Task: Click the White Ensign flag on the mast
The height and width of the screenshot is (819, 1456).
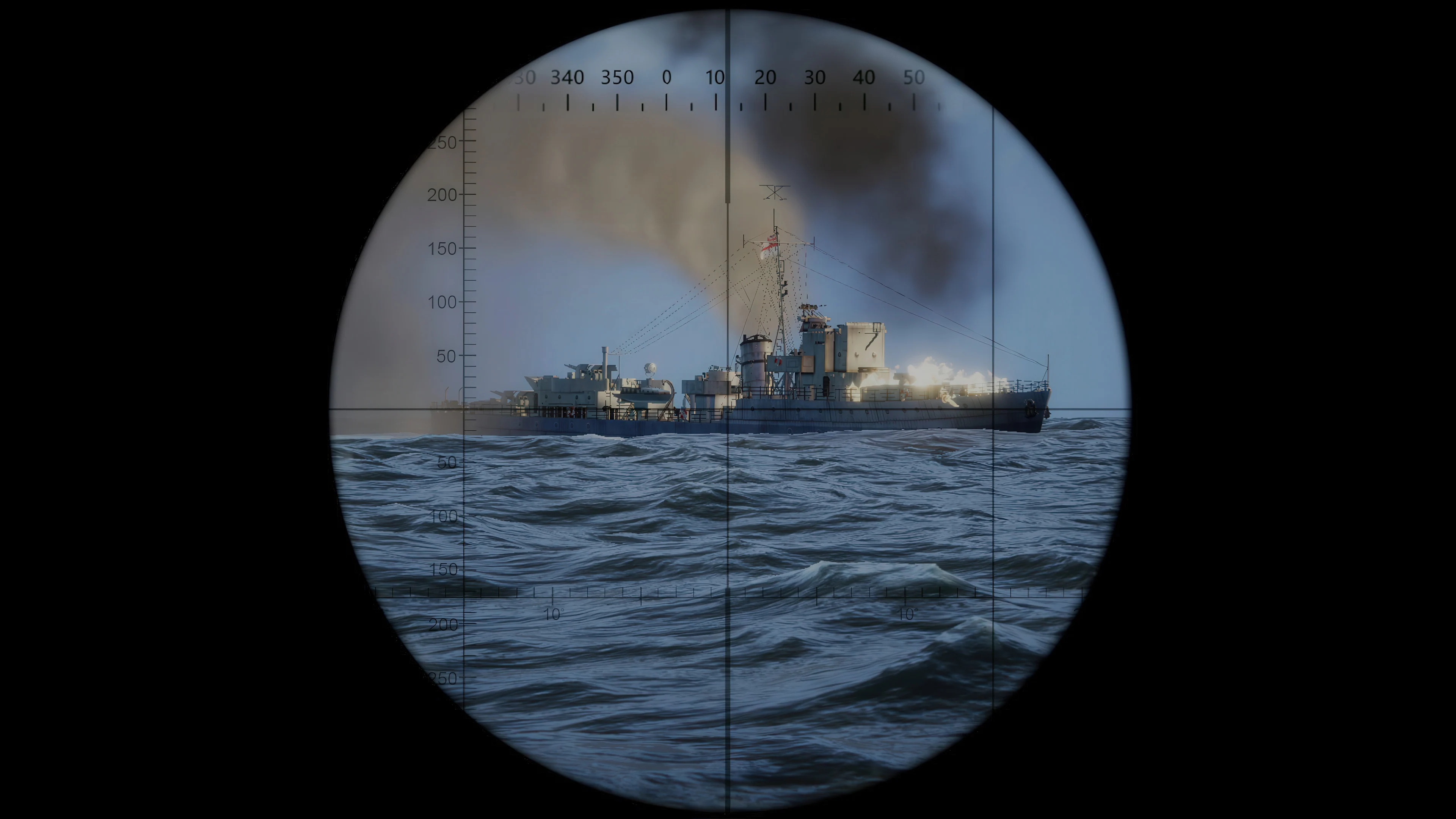Action: (772, 244)
